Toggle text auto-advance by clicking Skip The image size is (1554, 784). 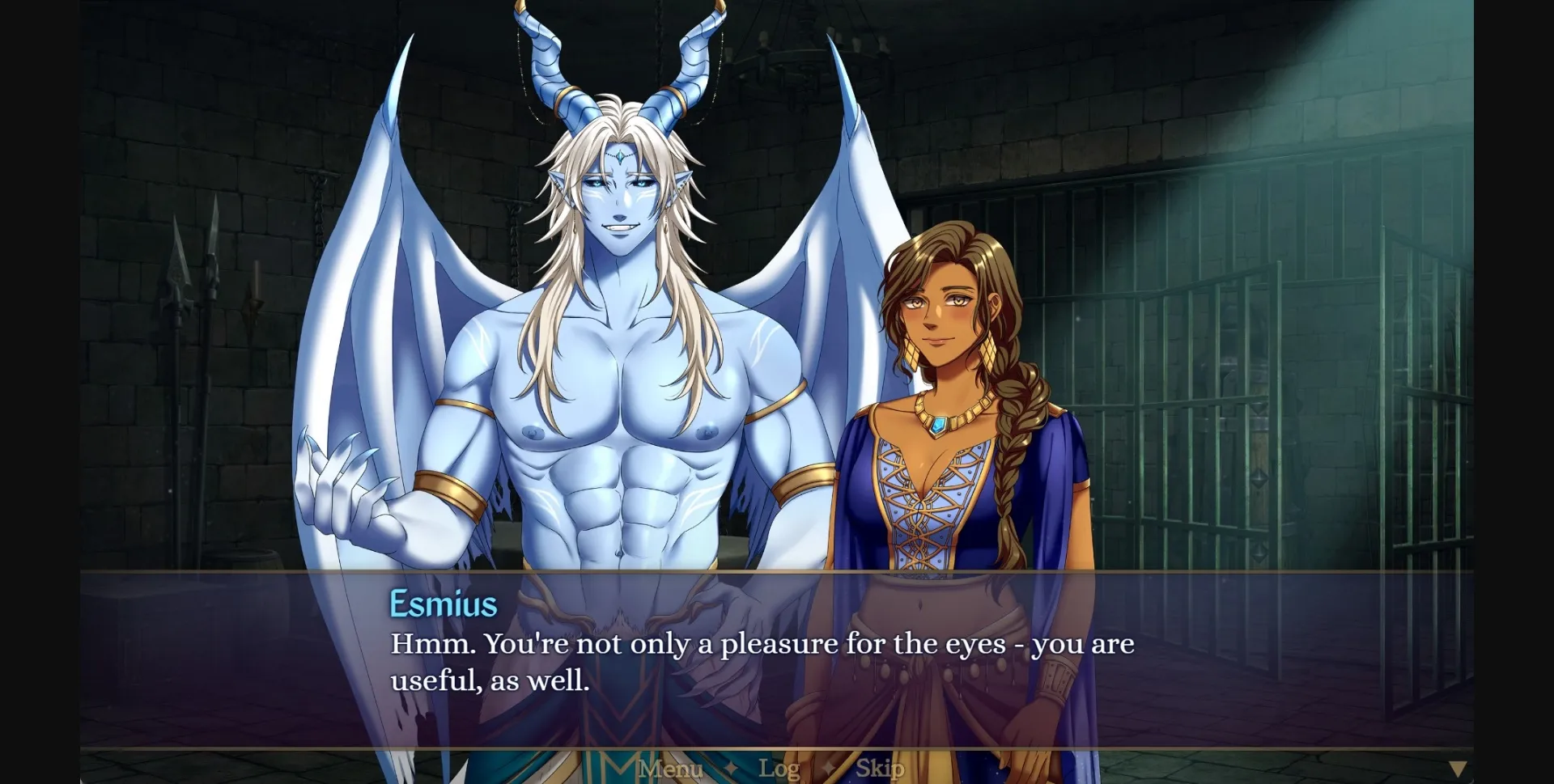coord(881,769)
